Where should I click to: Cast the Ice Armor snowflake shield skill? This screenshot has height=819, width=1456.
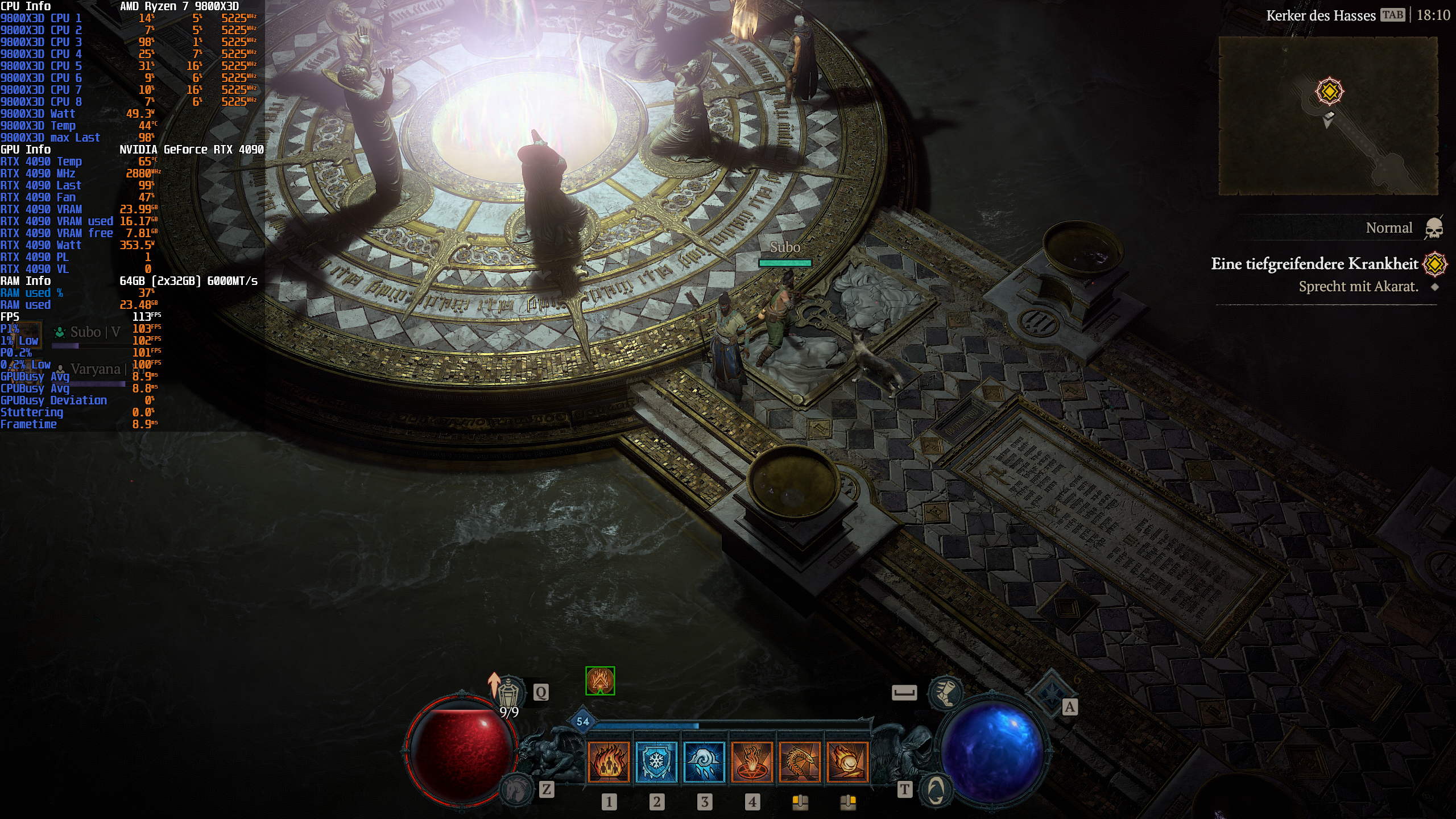click(656, 762)
